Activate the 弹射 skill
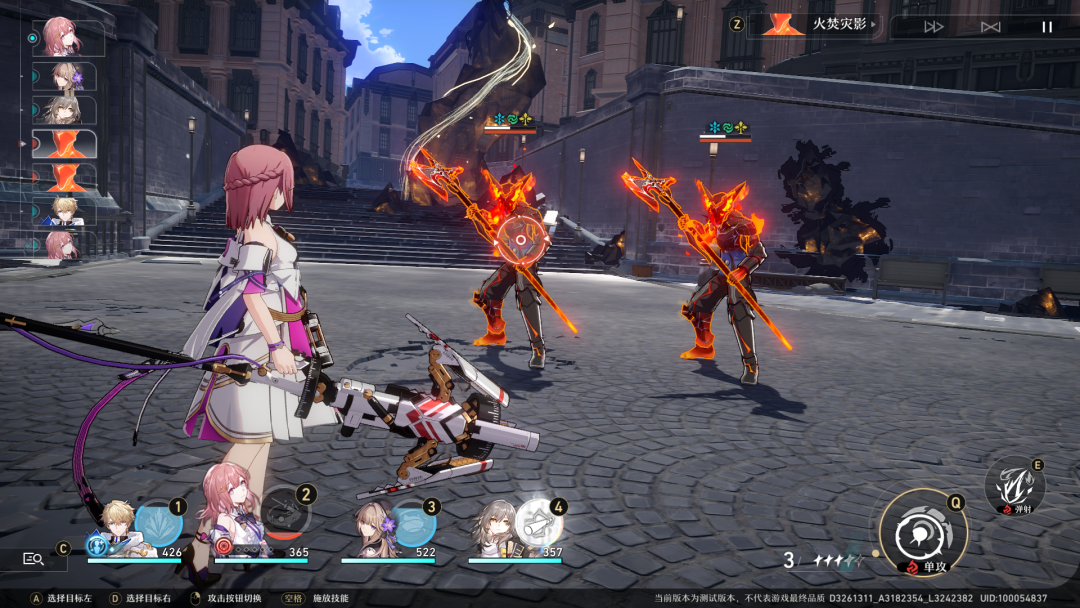This screenshot has width=1080, height=608. tap(1014, 487)
